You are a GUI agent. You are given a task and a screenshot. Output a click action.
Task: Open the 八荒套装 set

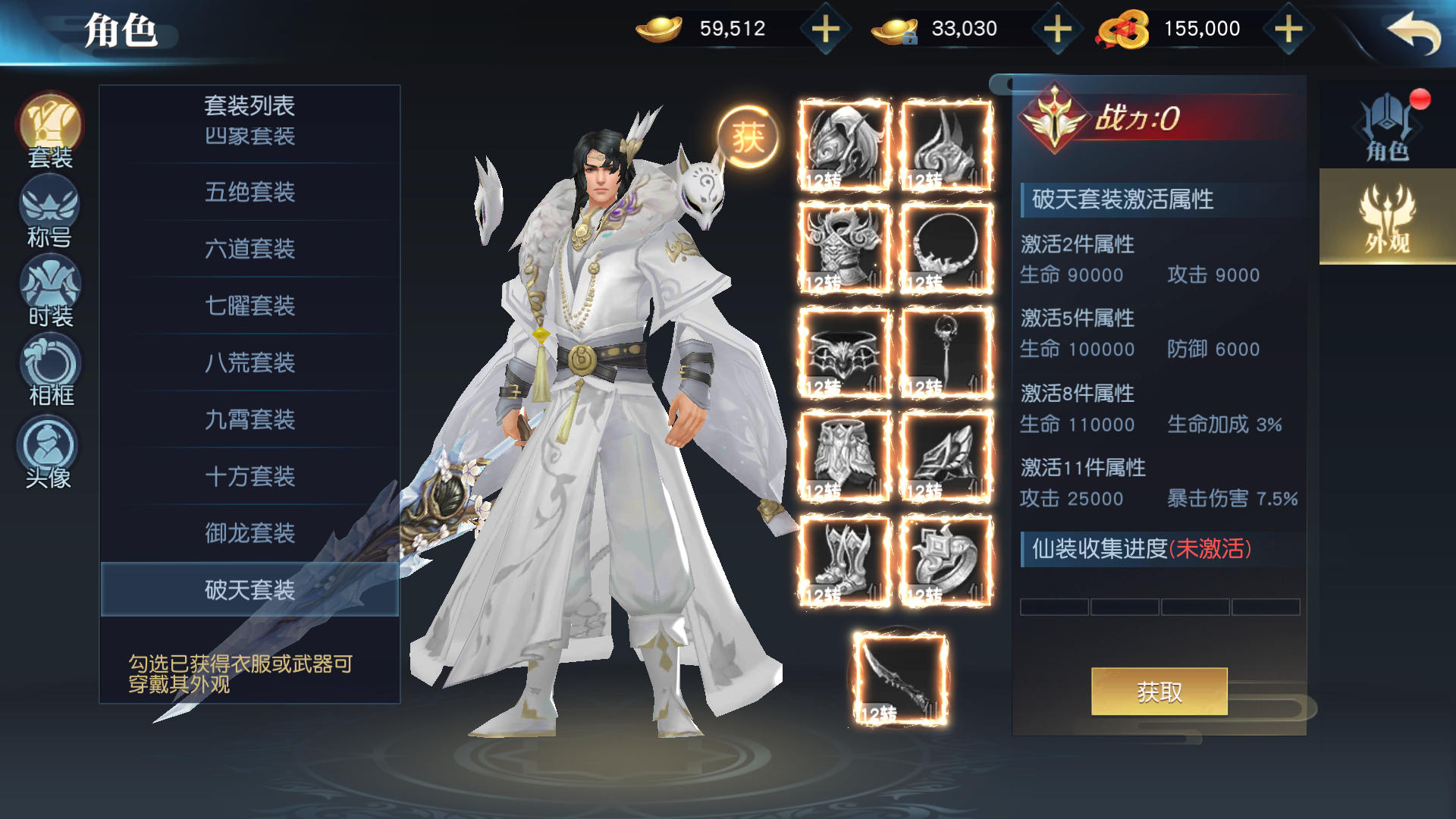click(249, 362)
